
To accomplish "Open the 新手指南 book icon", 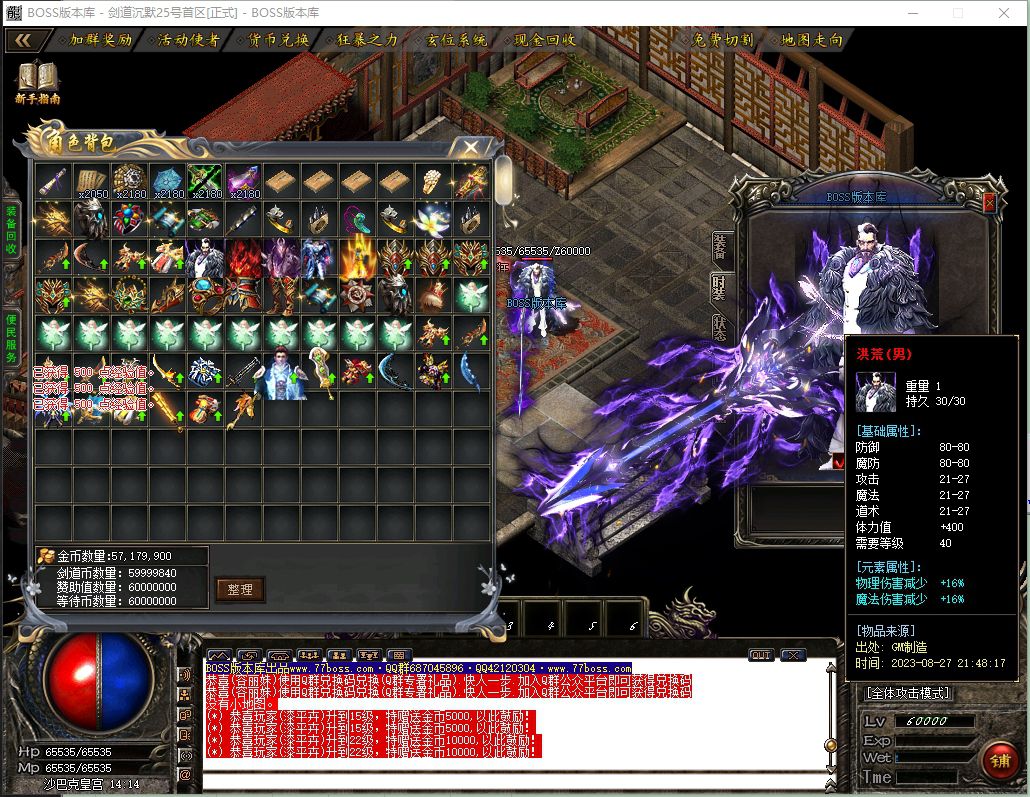I will pyautogui.click(x=38, y=82).
